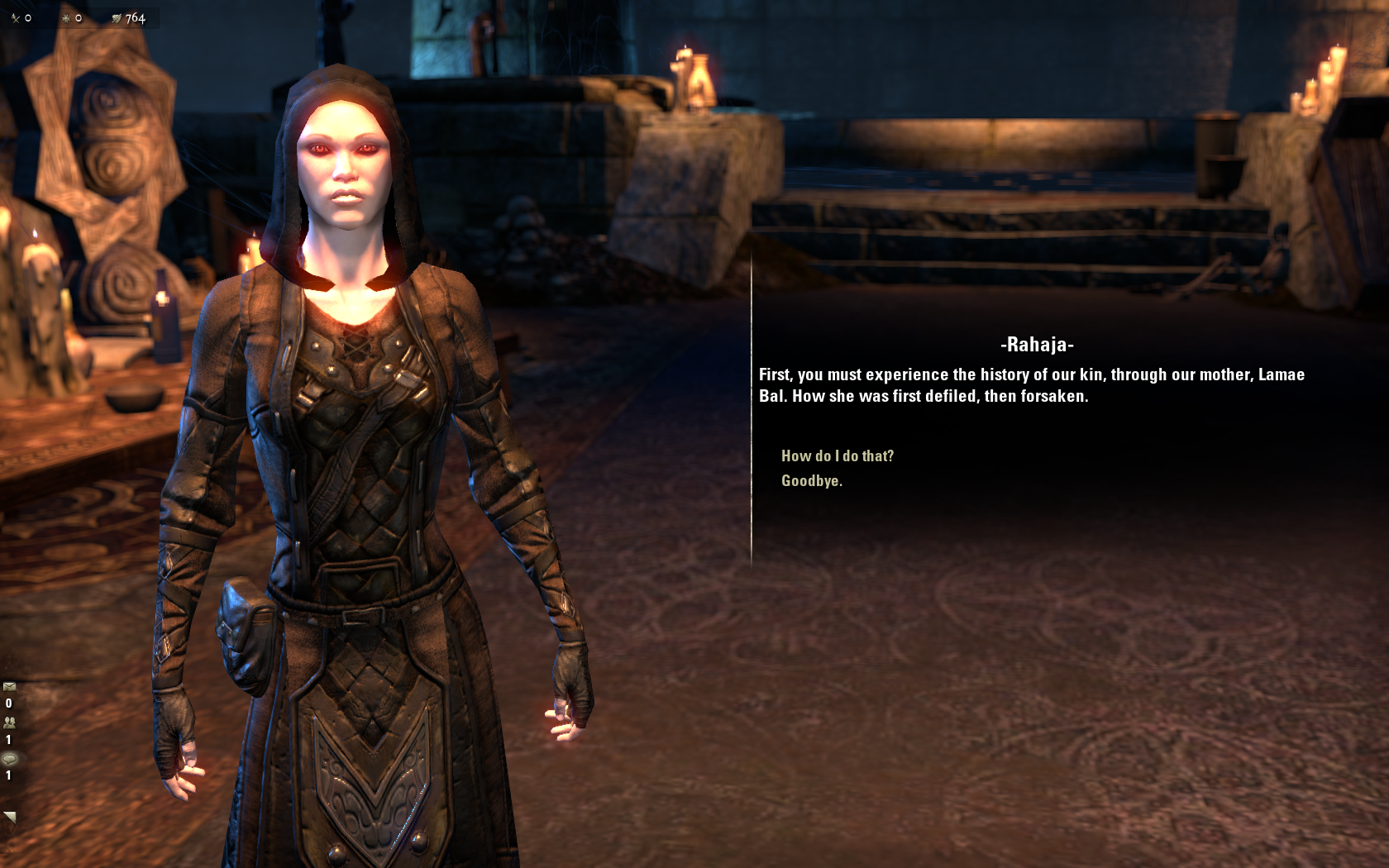Open the friends list icon

[x=9, y=722]
